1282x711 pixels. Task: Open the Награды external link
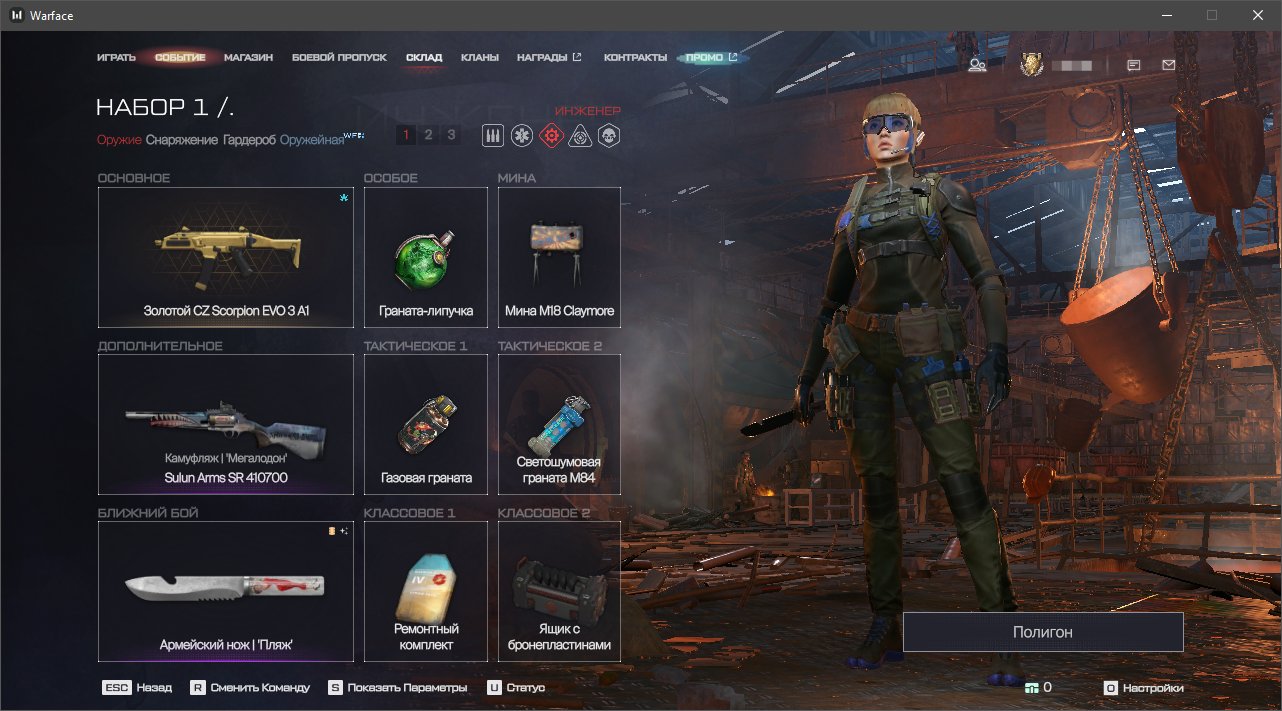[549, 58]
